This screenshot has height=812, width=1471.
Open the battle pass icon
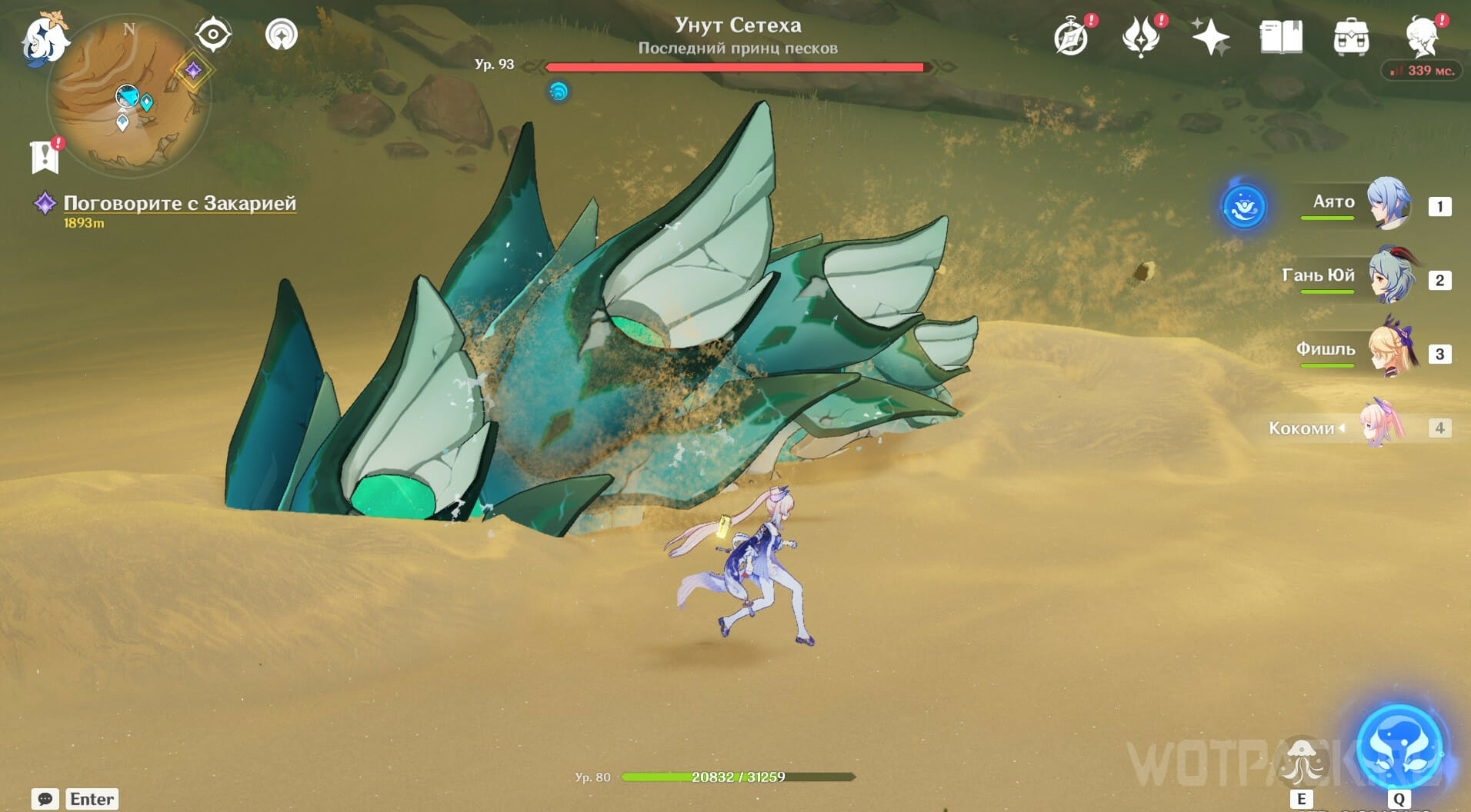1140,37
